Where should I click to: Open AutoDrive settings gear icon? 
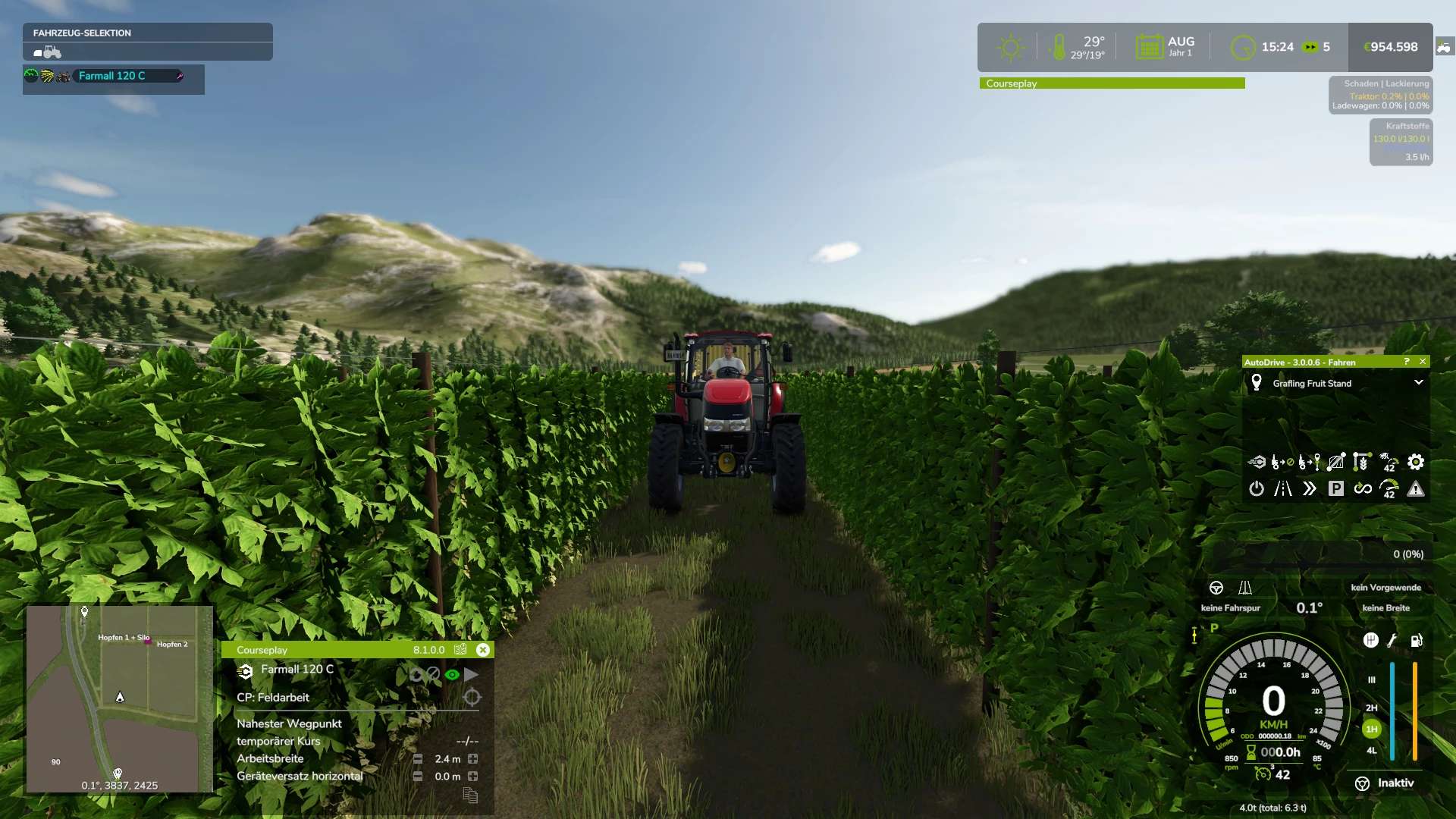1415,462
